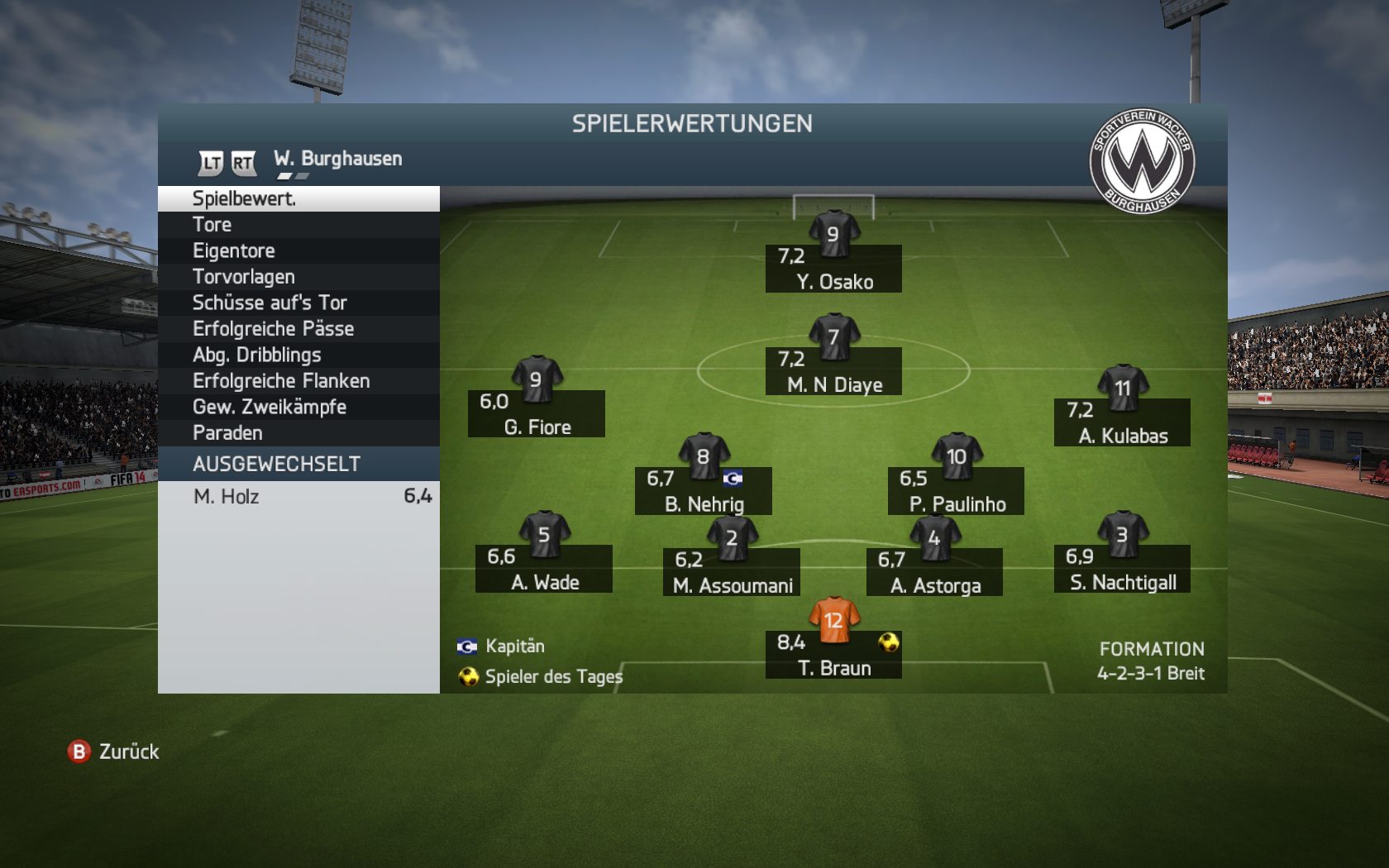The image size is (1389, 868).
Task: Choose the Abg. Dribblings entry
Action: coord(298,355)
